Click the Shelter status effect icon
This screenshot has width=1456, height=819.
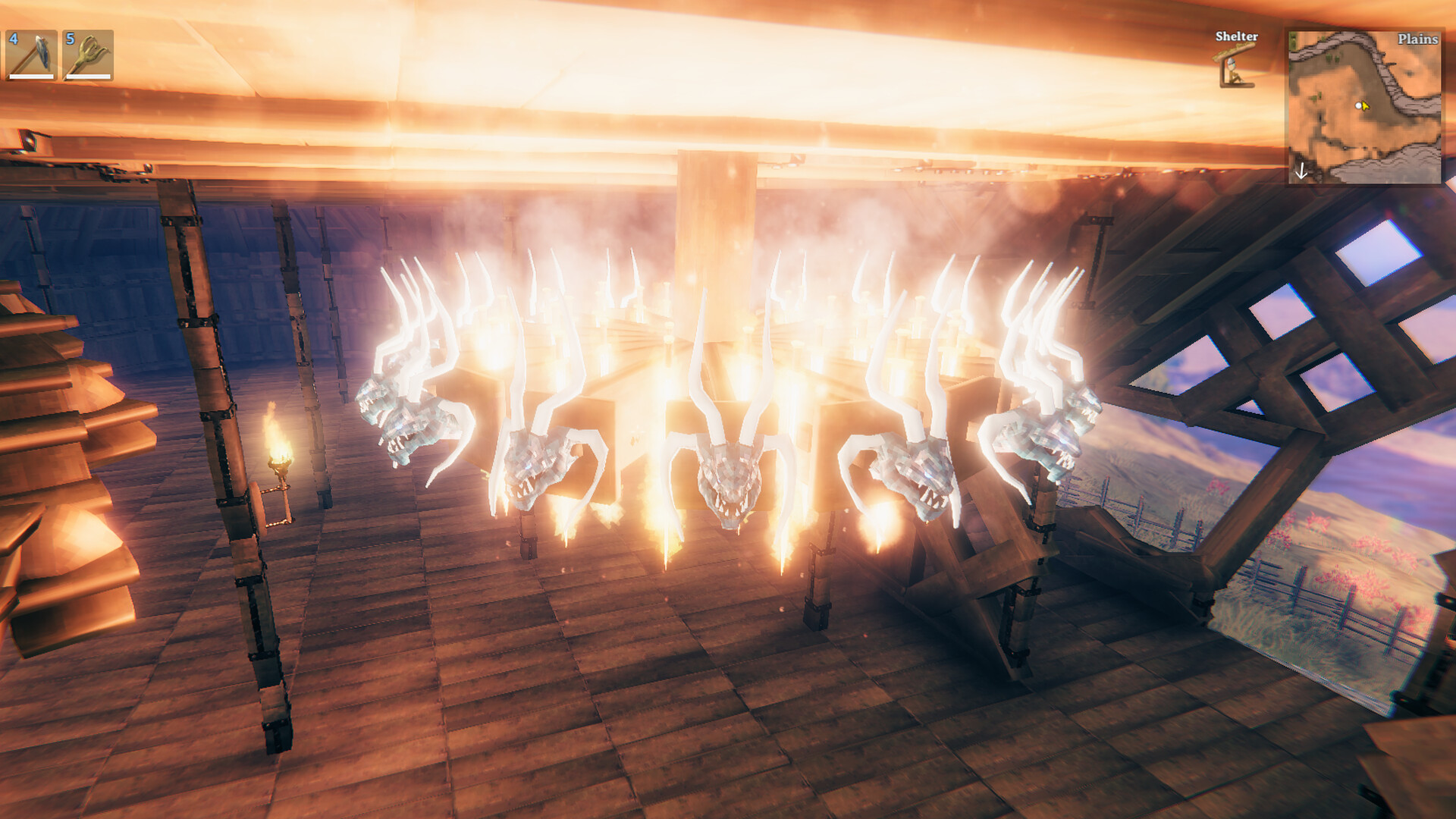click(x=1234, y=67)
